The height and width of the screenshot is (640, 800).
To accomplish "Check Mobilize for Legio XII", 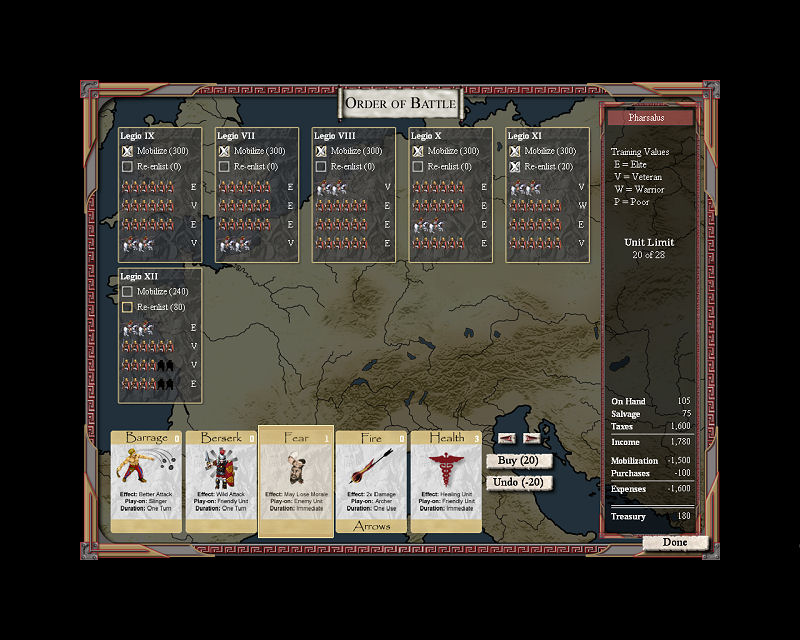I will point(127,292).
